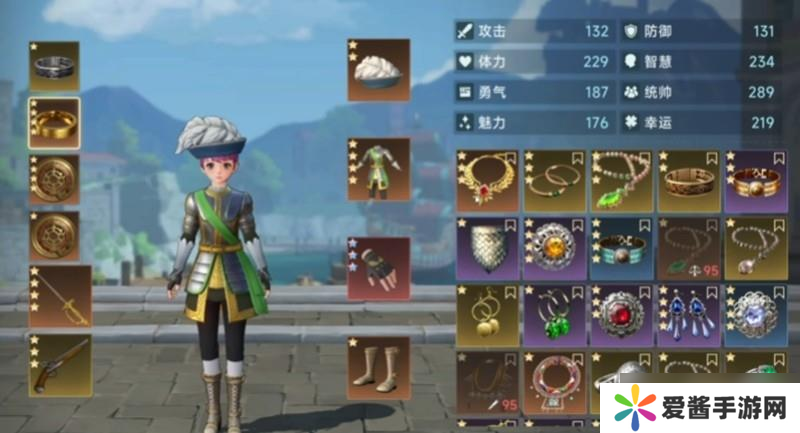Pick the gold necklace with red gem

point(487,180)
